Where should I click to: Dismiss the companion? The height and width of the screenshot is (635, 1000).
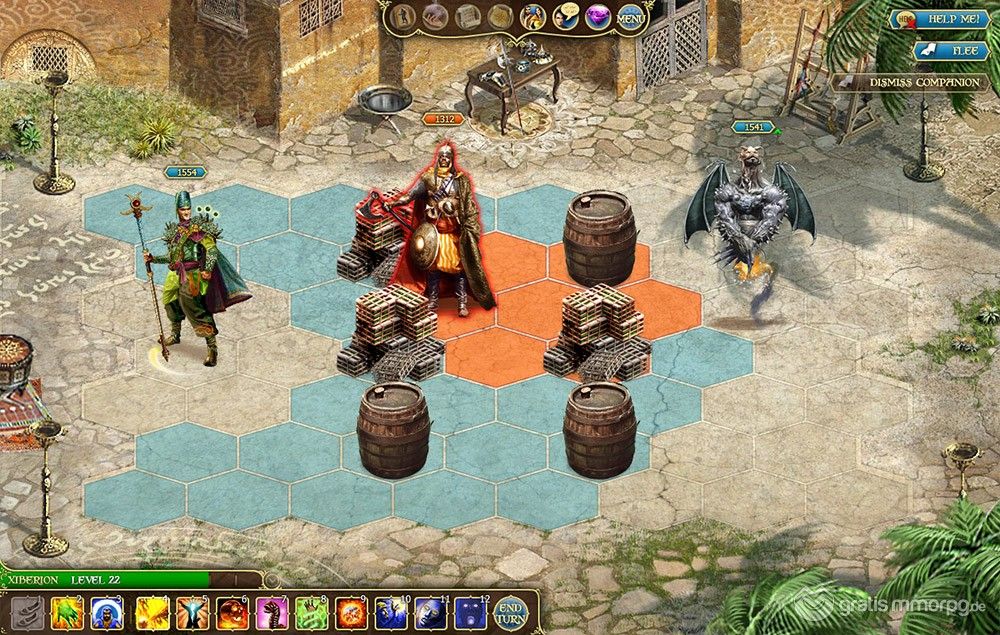909,83
